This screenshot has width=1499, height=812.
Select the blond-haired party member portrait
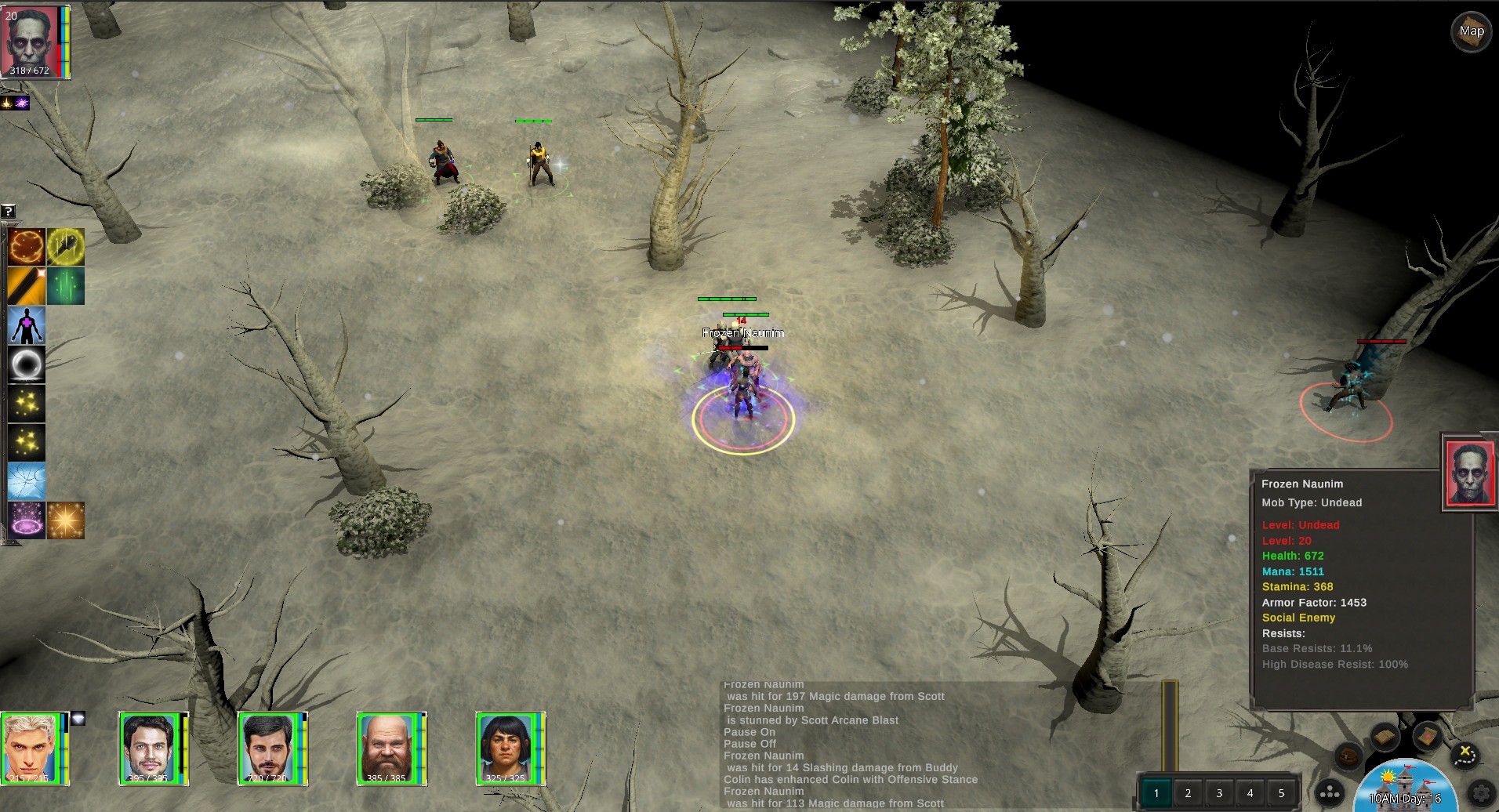point(32,749)
